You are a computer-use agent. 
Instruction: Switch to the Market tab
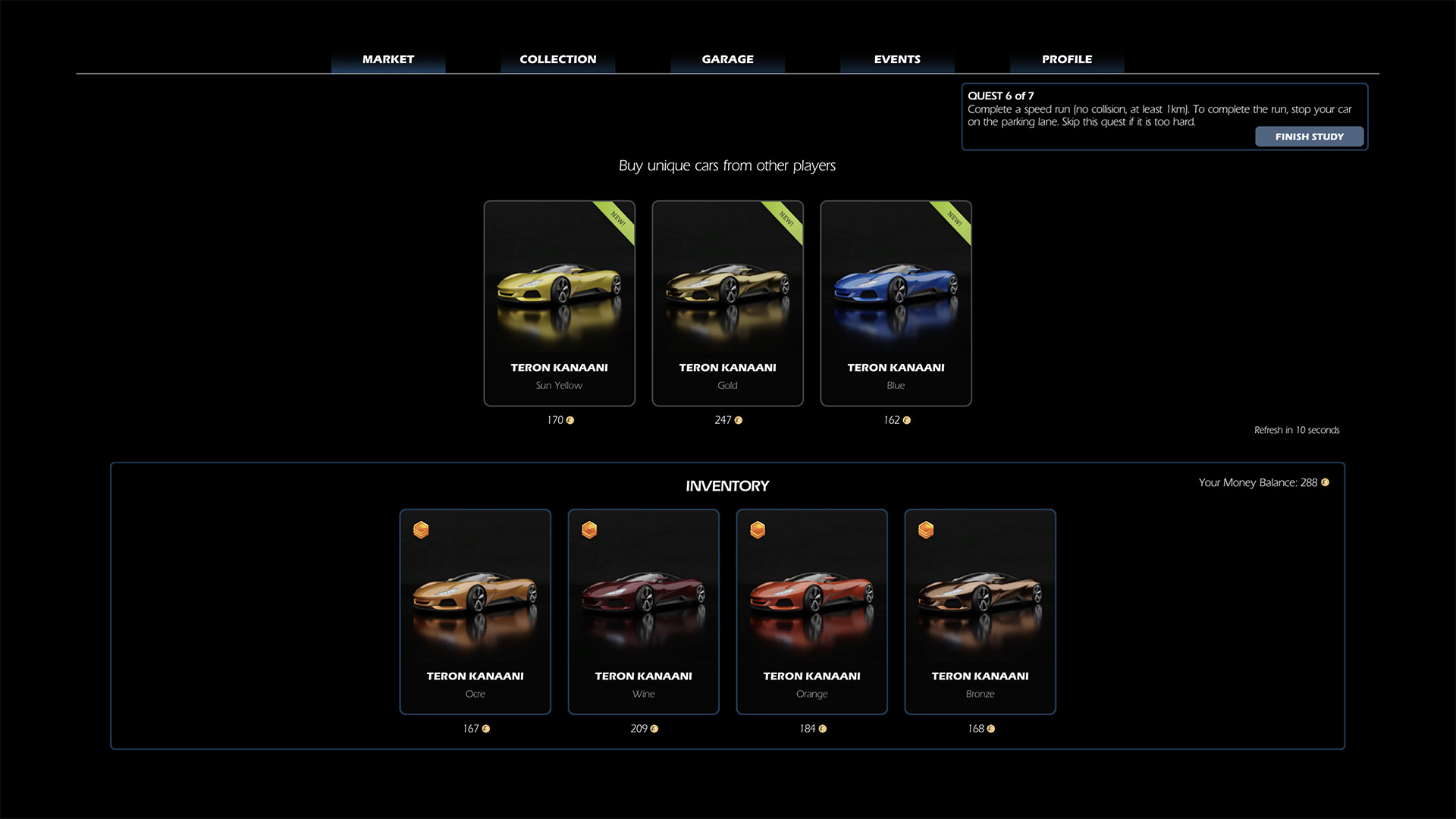click(388, 59)
